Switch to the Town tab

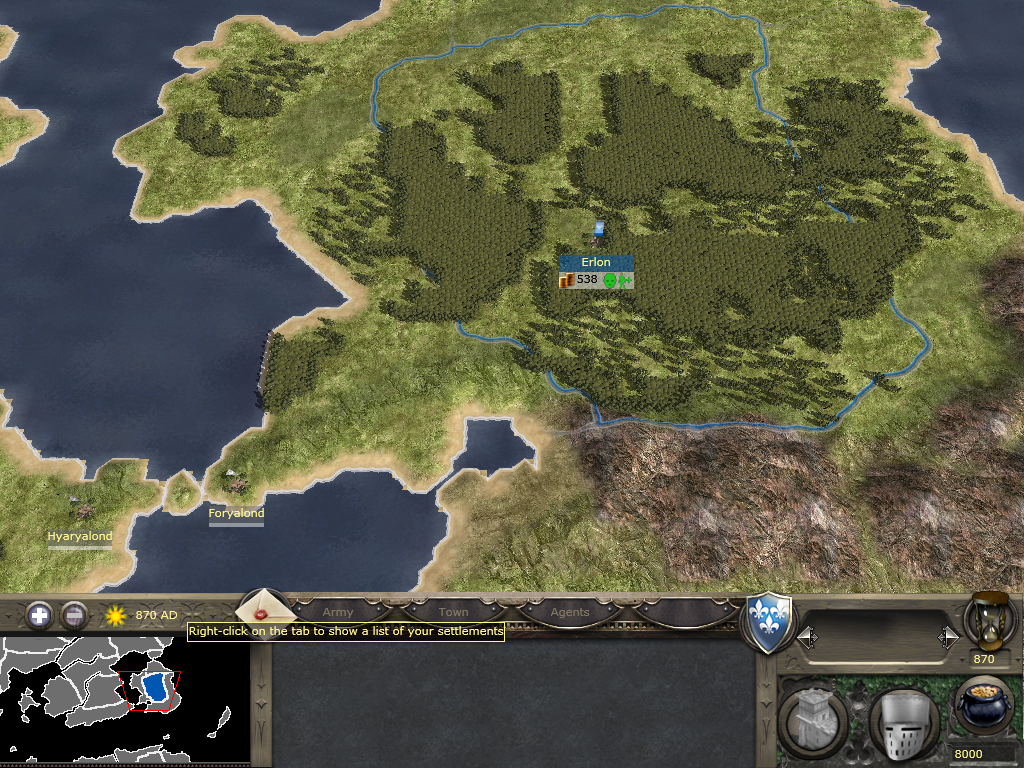point(453,612)
